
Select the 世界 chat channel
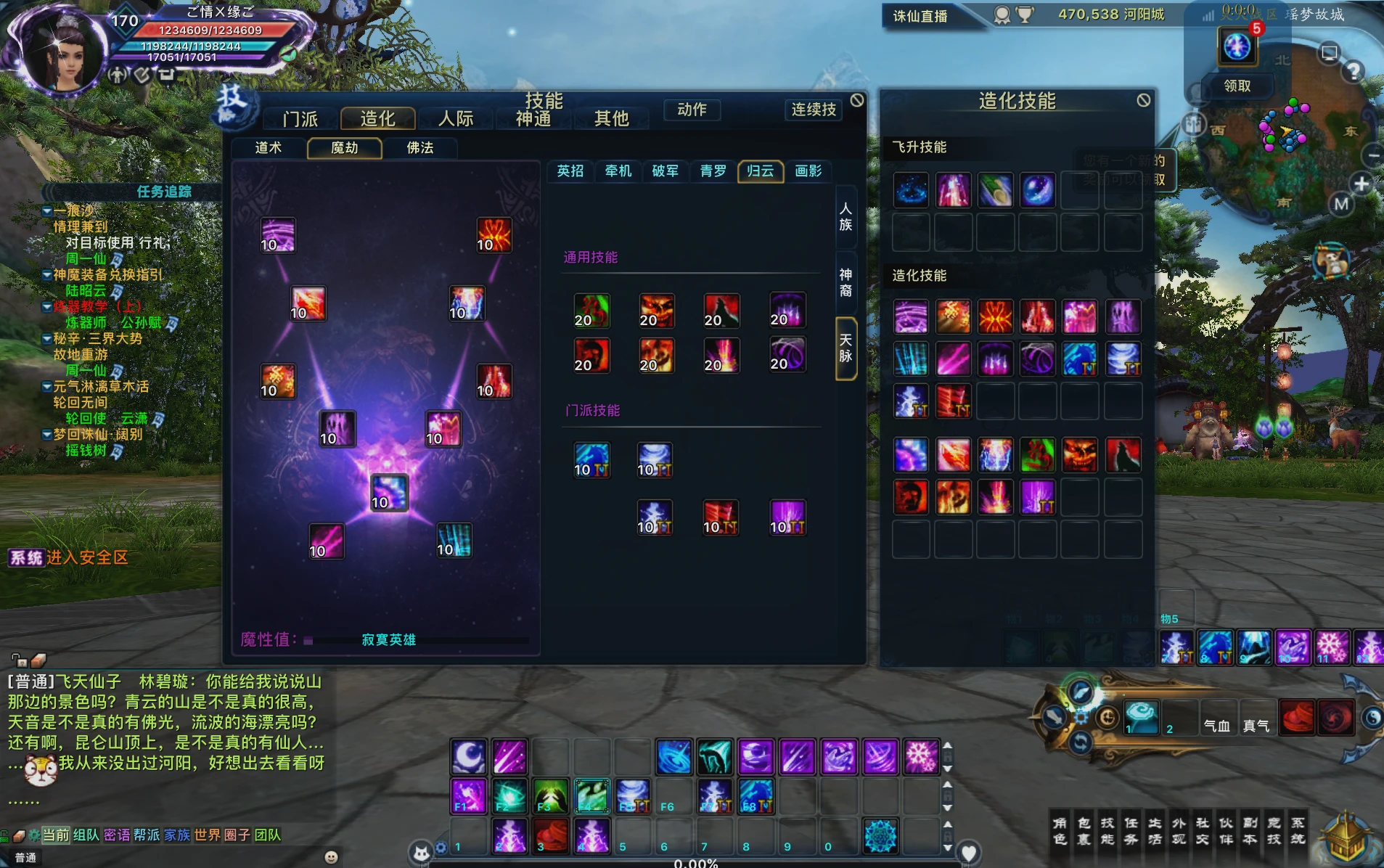(x=207, y=835)
